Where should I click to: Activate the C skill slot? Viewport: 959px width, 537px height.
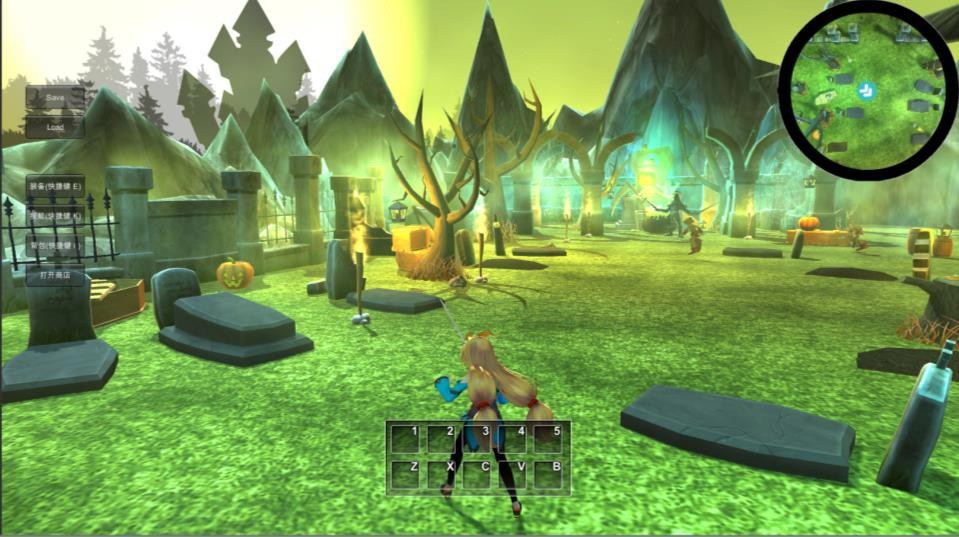479,474
